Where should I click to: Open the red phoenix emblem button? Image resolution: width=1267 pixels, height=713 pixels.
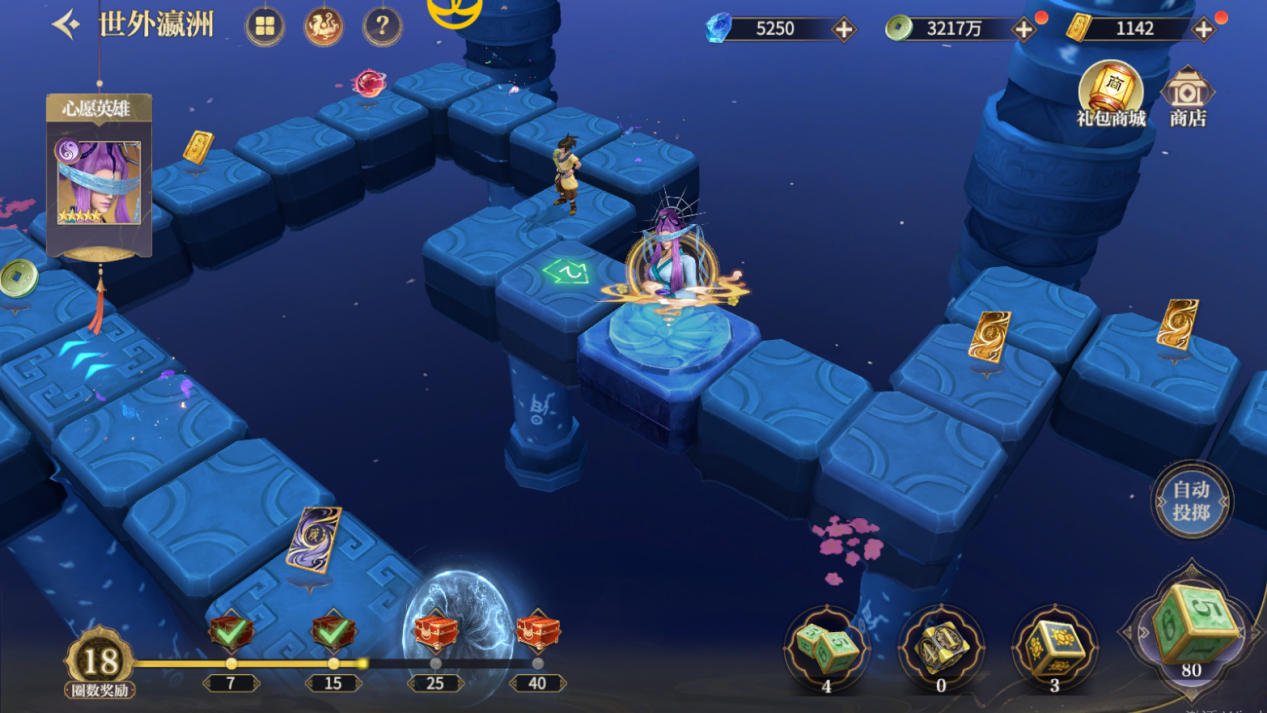(x=323, y=27)
